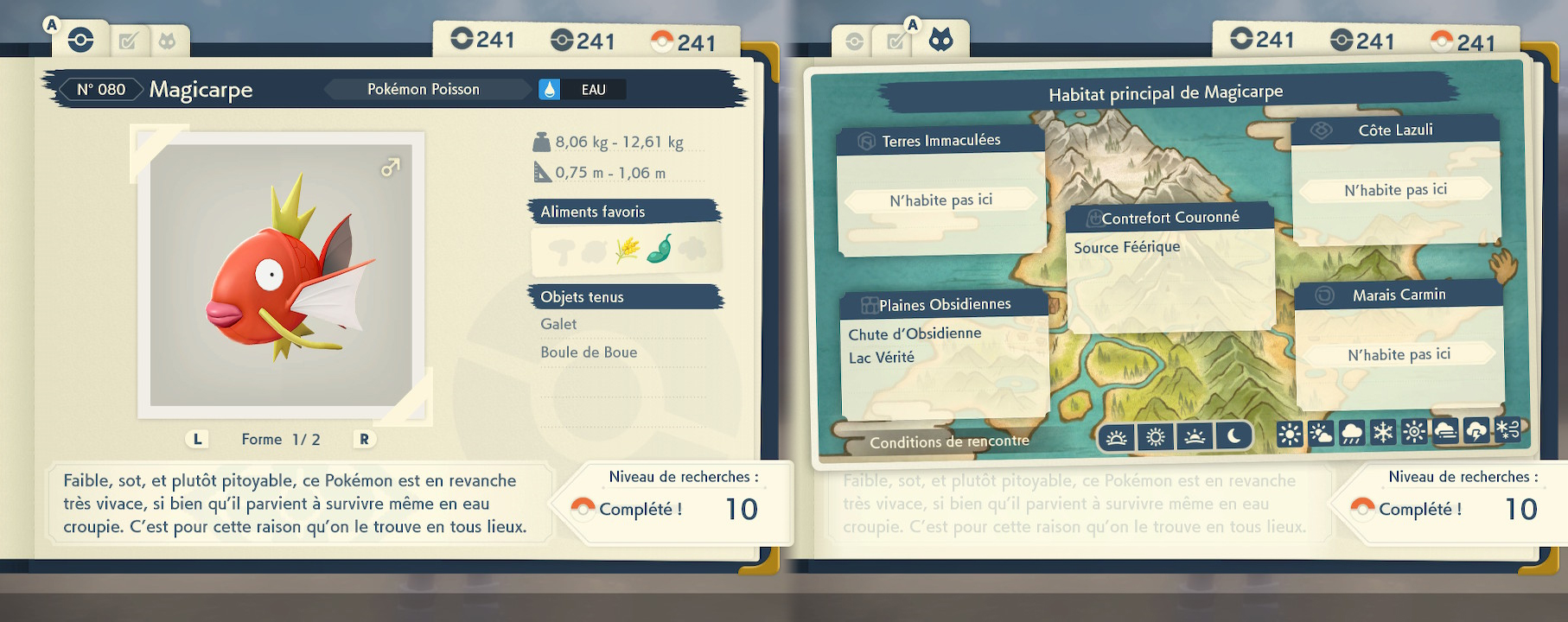Image resolution: width=1568 pixels, height=622 pixels.
Task: Click the blue water type EAU badge
Action: (x=583, y=89)
